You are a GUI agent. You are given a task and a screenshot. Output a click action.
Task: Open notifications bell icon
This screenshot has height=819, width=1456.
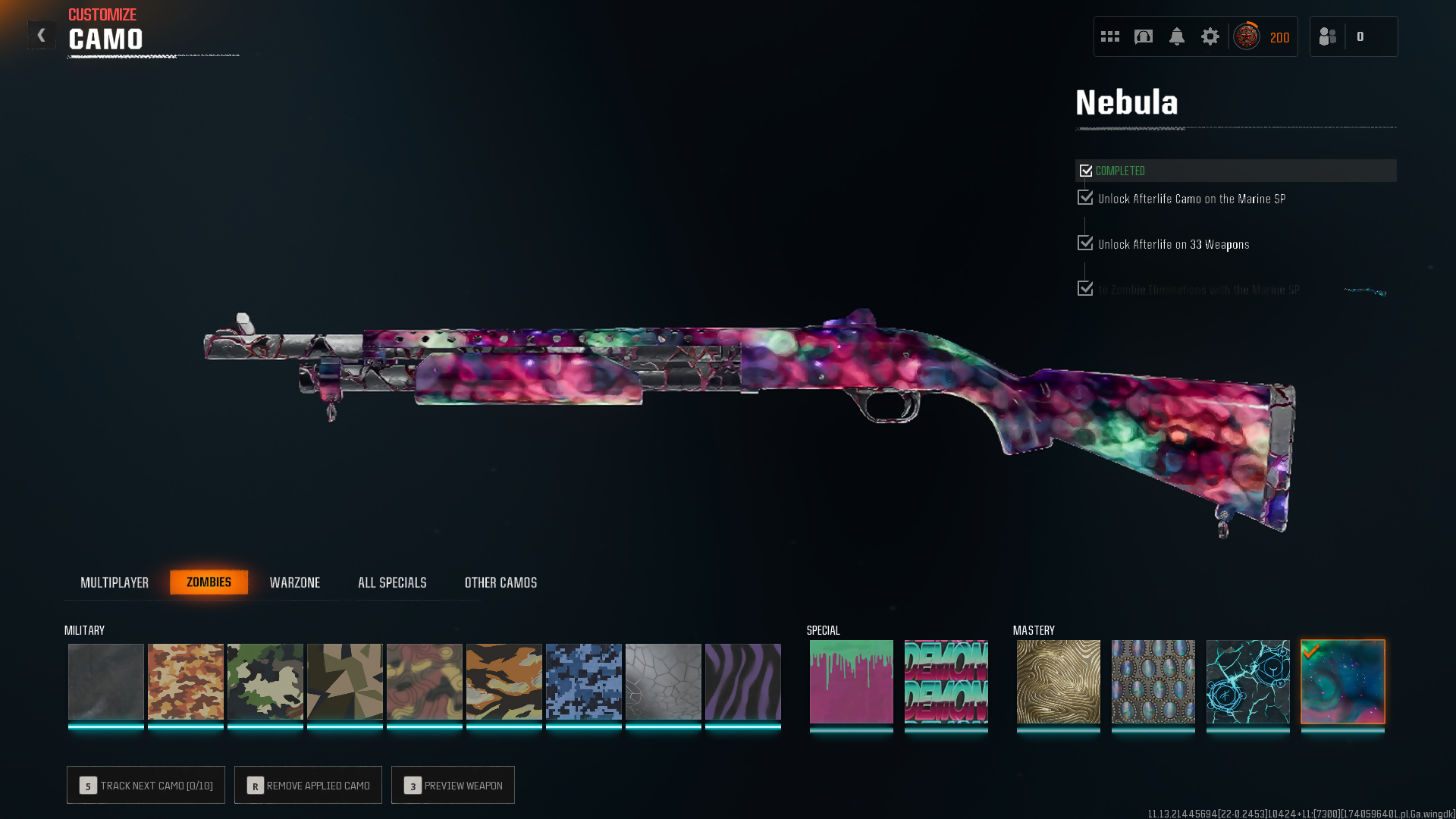[x=1177, y=36]
